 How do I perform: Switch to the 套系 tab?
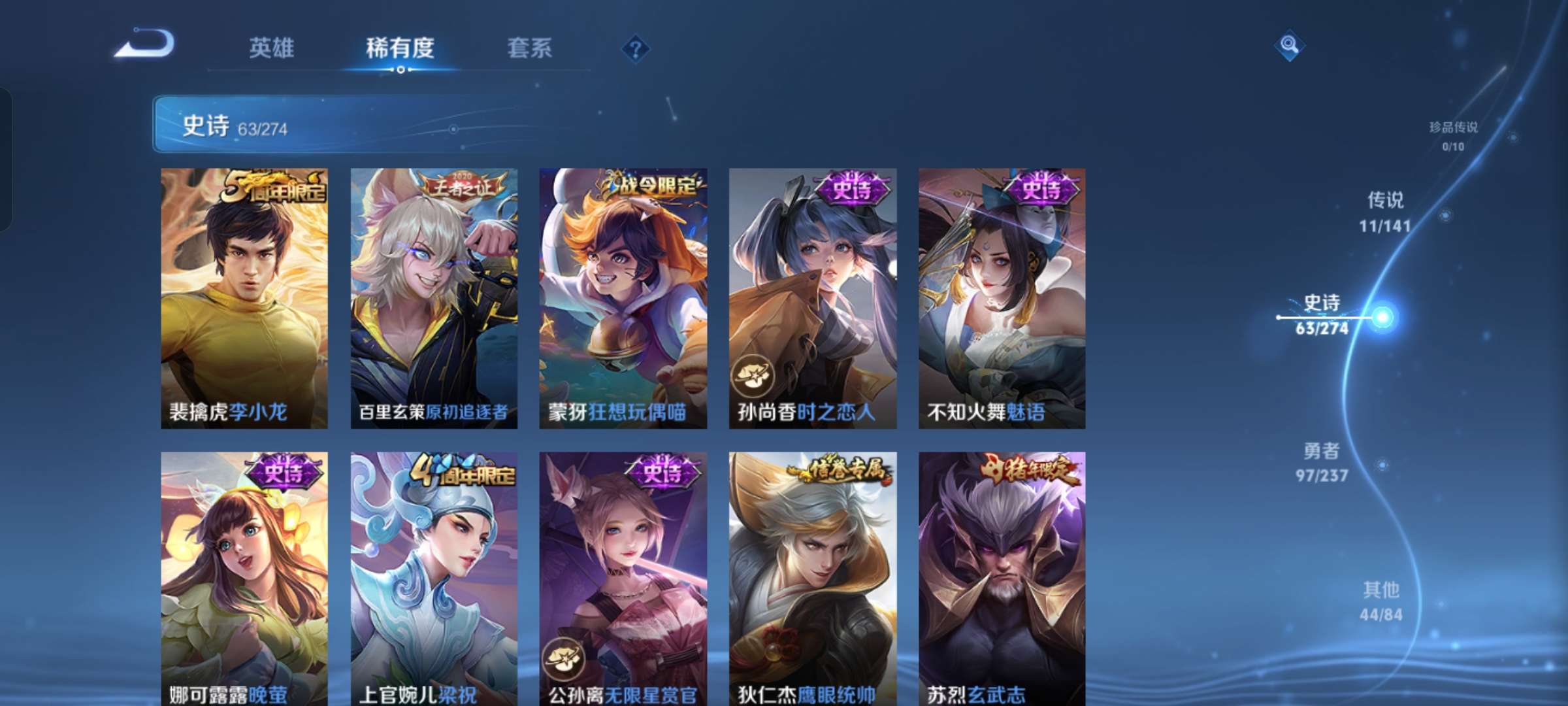click(x=531, y=48)
